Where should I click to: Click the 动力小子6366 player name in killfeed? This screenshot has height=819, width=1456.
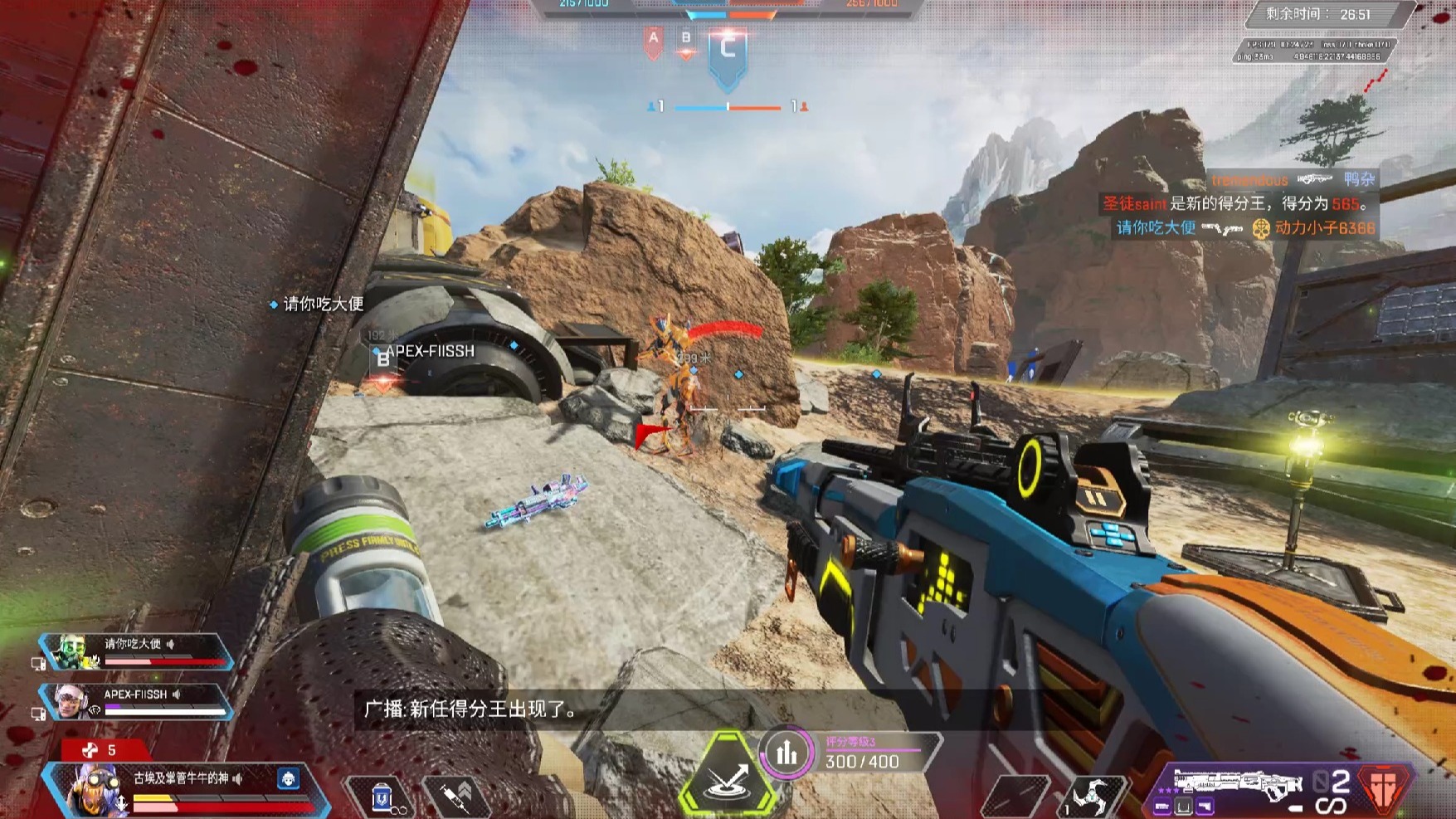1326,230
